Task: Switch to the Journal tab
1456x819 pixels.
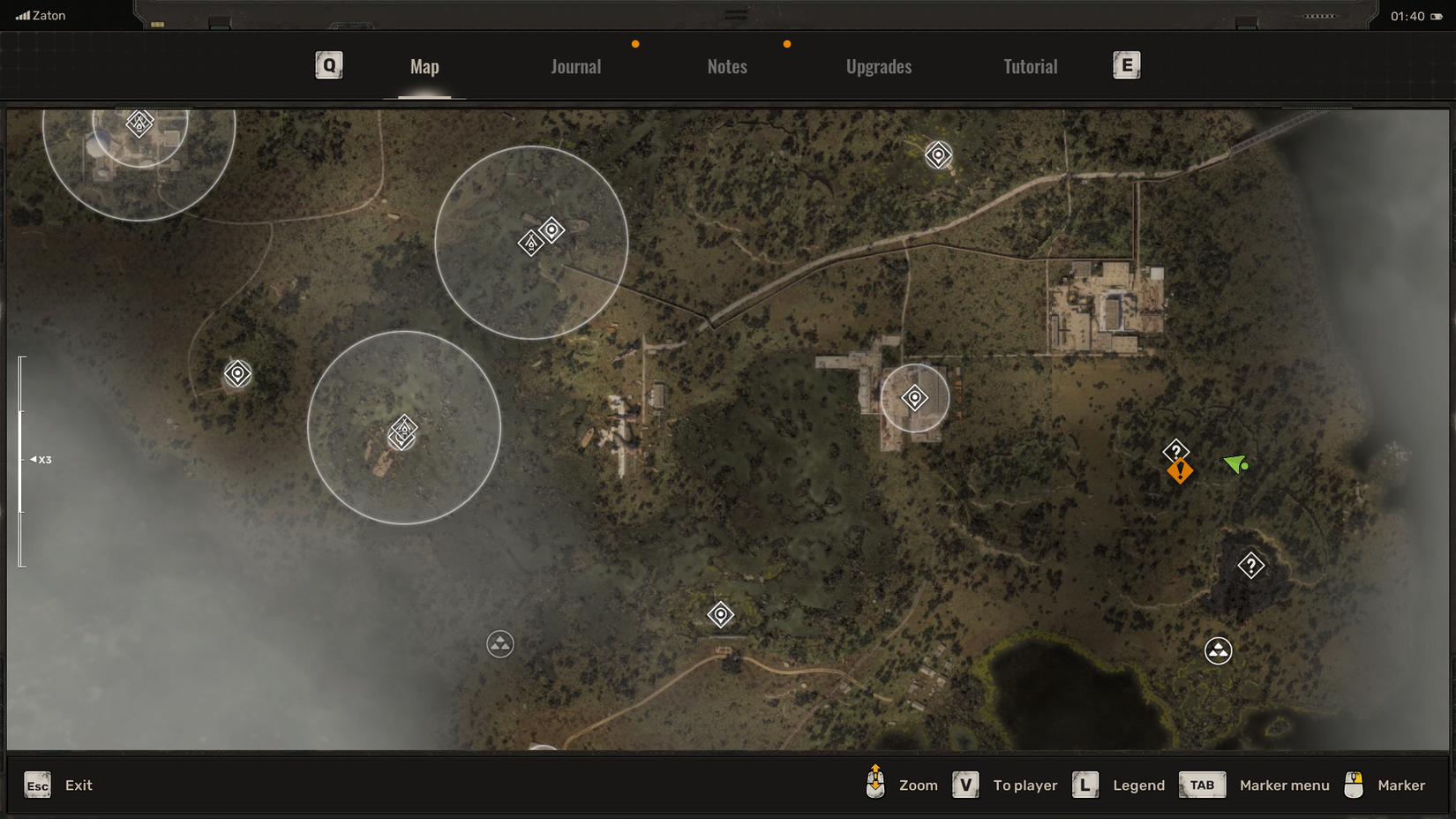Action: pos(575,66)
